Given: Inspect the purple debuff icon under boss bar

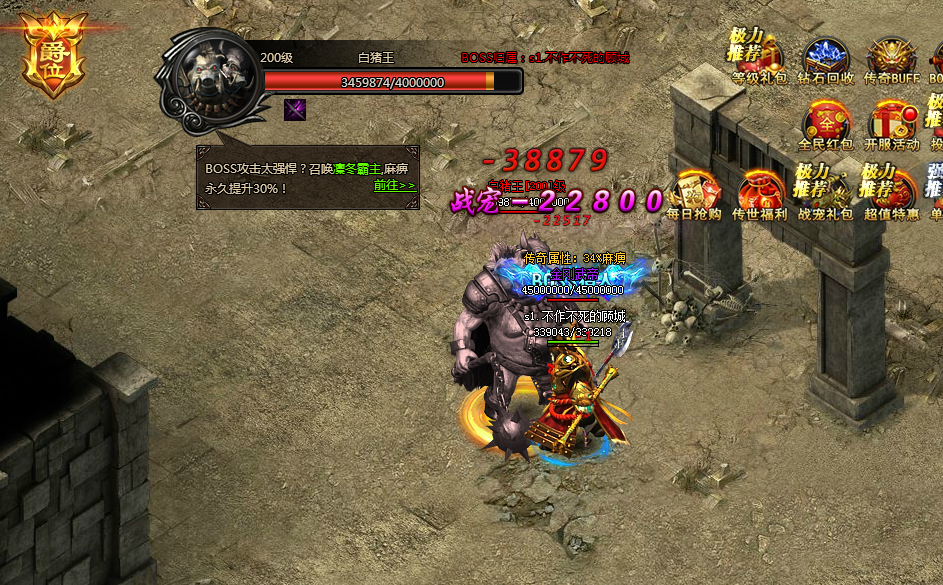Looking at the screenshot, I should [294, 109].
